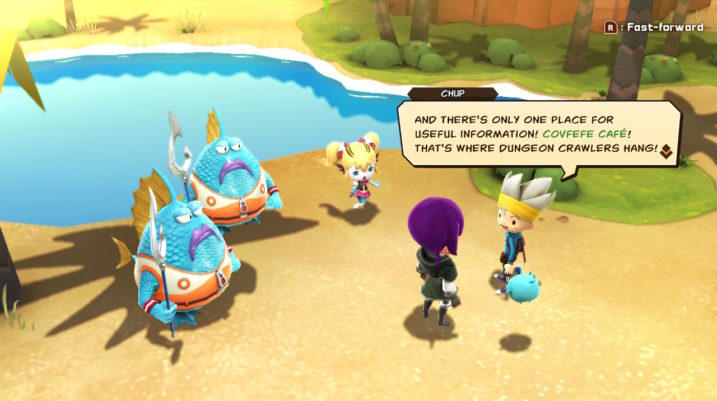The image size is (717, 401).
Task: Advance Chup's dialogue with the continue arrow
Action: (x=665, y=150)
